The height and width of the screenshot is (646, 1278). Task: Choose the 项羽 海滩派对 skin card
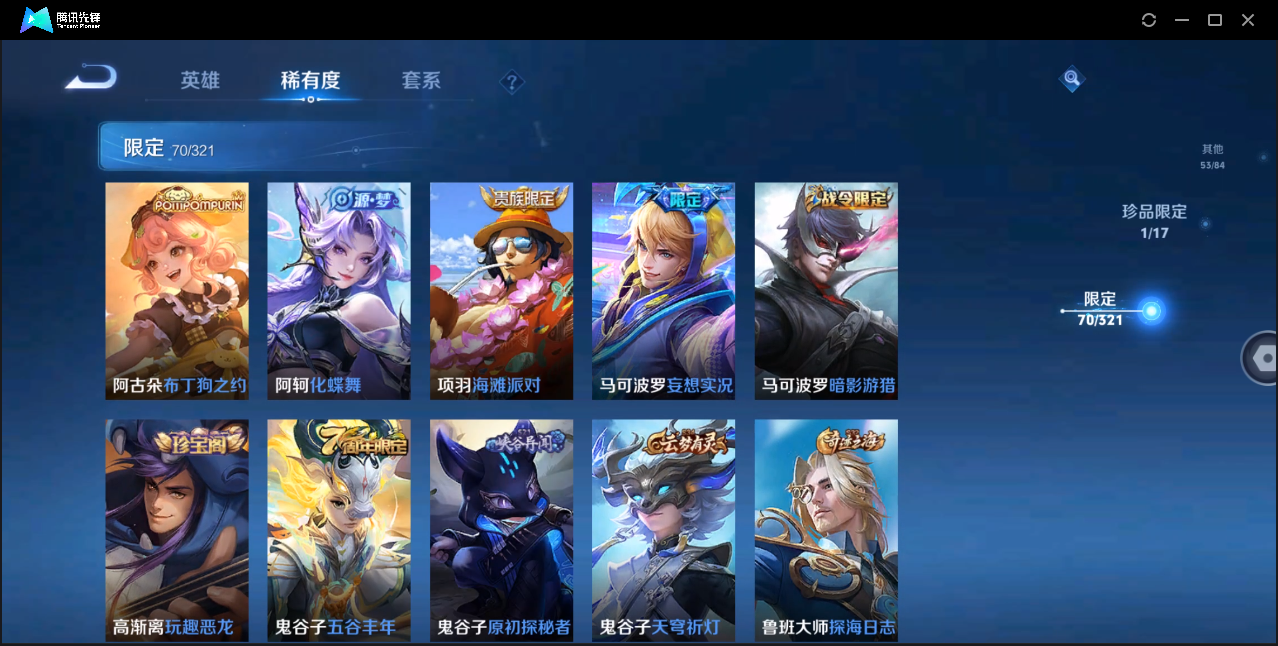(501, 291)
